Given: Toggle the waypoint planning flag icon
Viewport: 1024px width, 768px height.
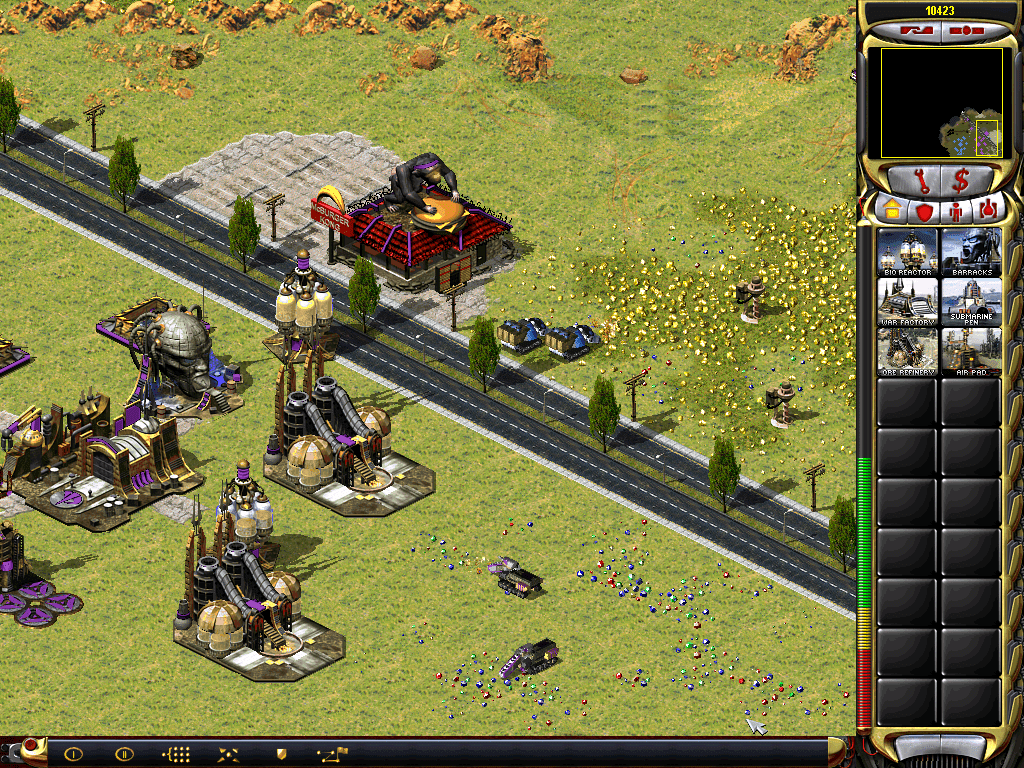Looking at the screenshot, I should (x=332, y=754).
